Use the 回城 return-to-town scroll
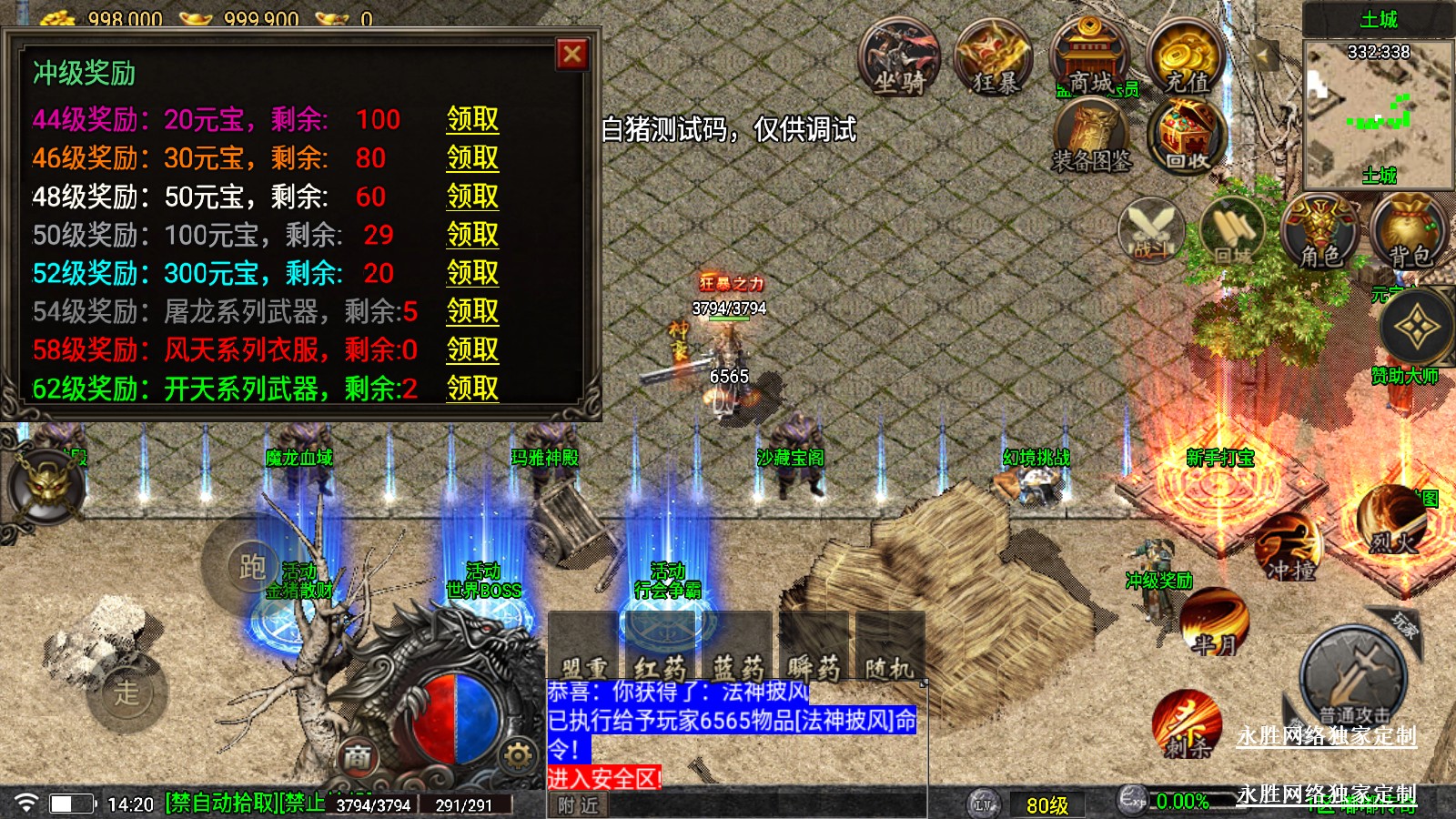The width and height of the screenshot is (1456, 819). 1233,232
